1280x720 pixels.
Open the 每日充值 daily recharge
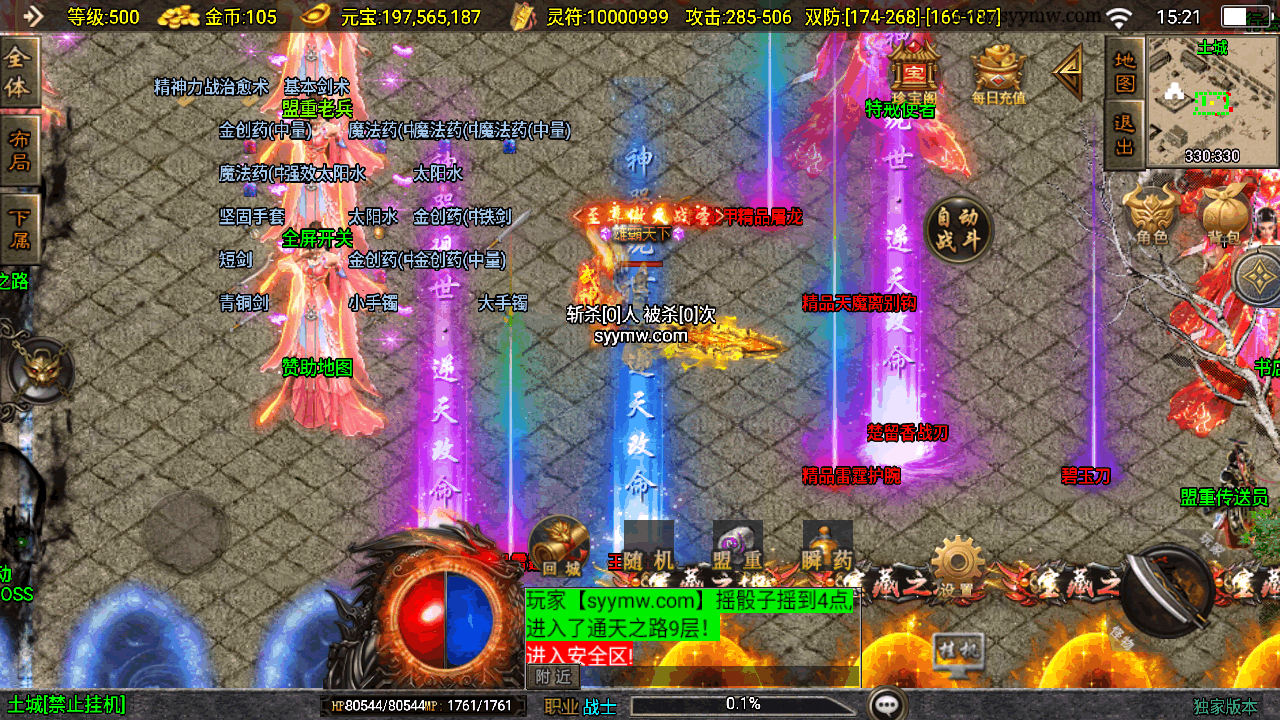click(x=998, y=72)
